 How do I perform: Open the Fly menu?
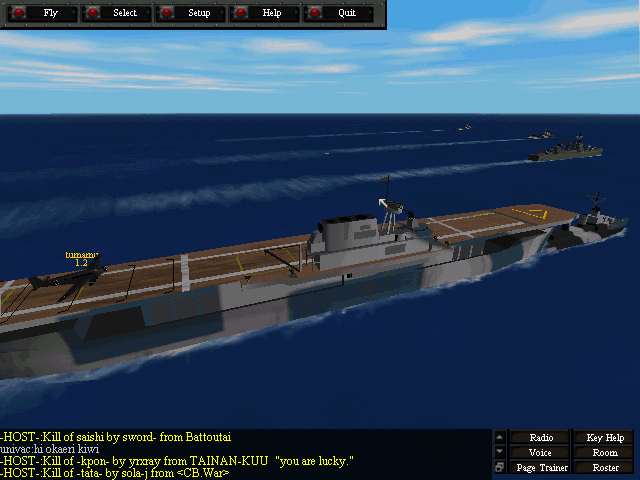(x=41, y=13)
